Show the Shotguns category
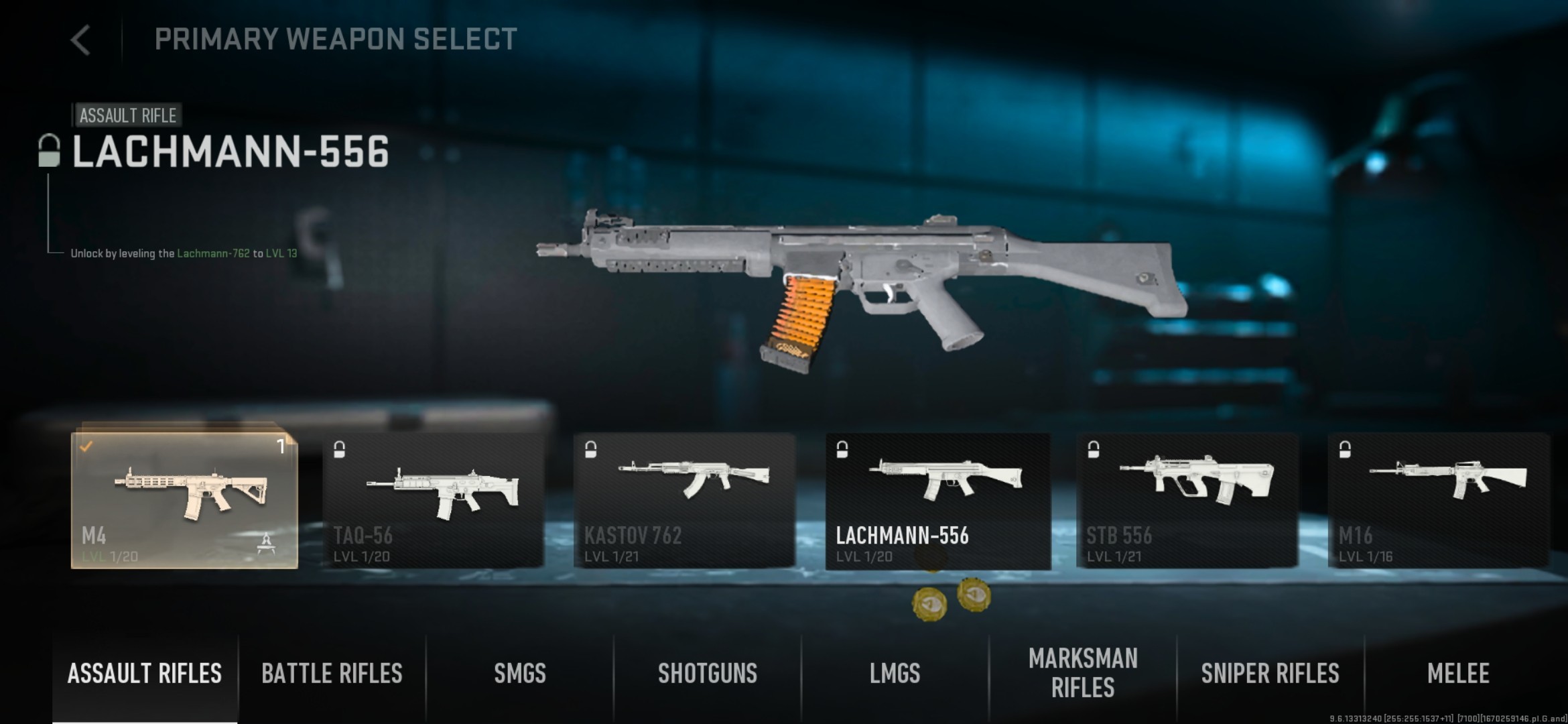Viewport: 1568px width, 724px height. [x=708, y=674]
